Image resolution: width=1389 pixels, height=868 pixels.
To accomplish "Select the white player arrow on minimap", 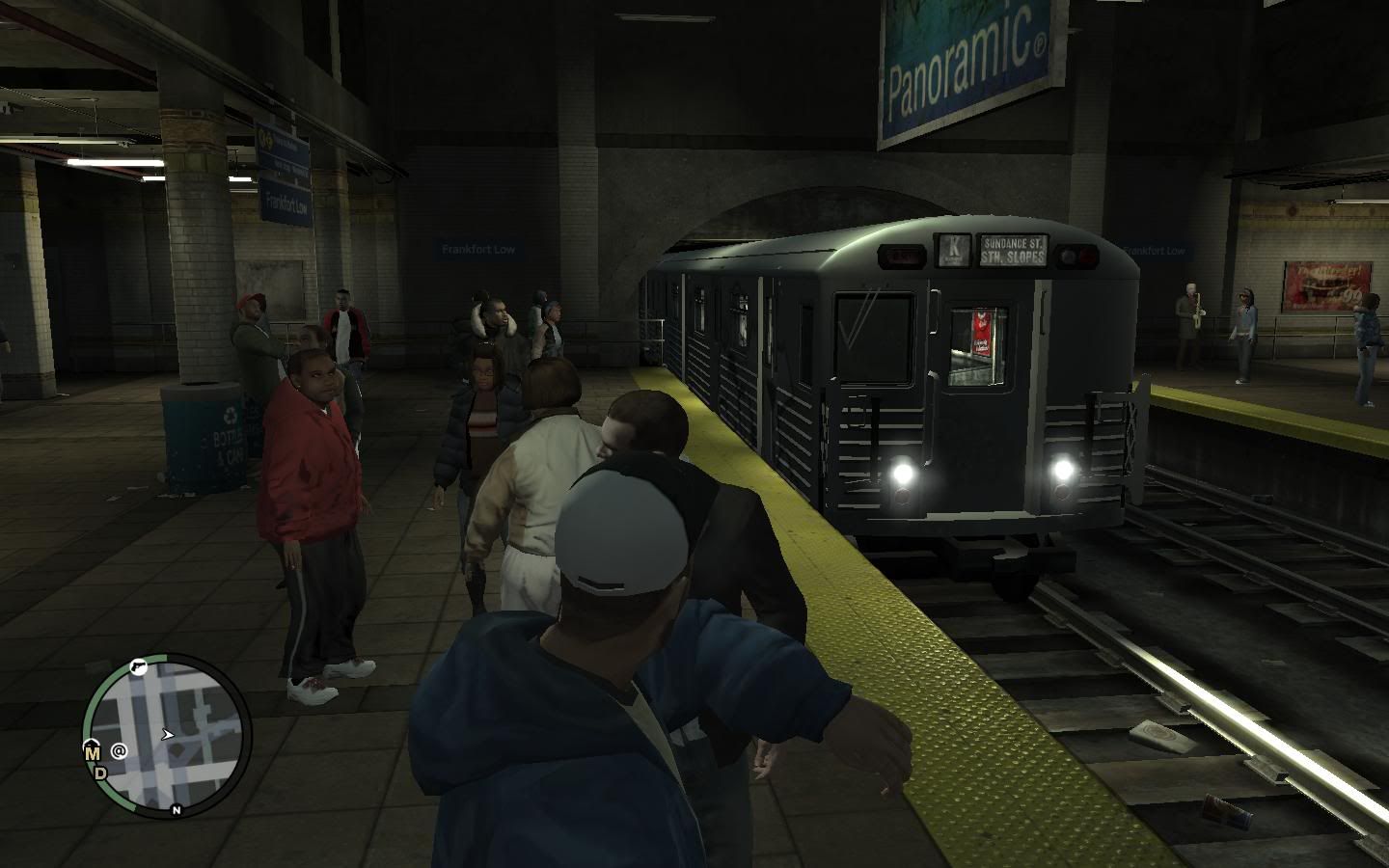I will 168,735.
